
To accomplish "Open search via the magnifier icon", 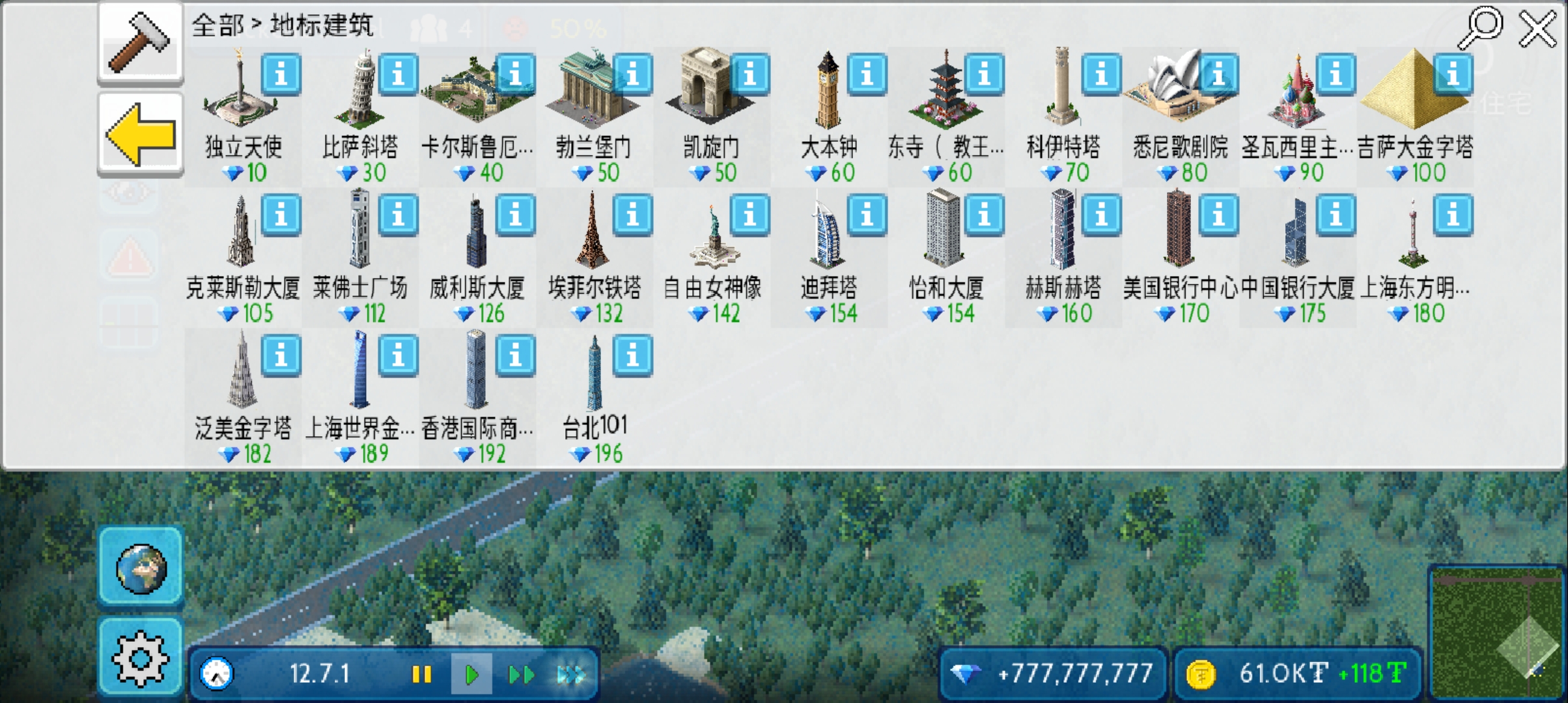I will coord(1480,27).
